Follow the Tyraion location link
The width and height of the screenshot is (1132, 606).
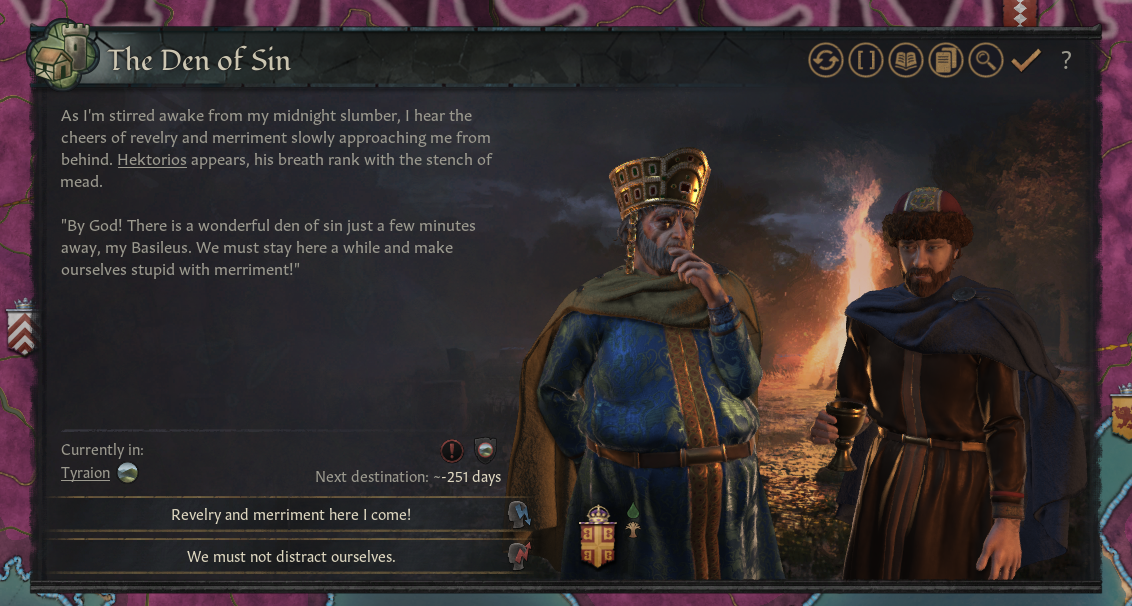pos(86,473)
